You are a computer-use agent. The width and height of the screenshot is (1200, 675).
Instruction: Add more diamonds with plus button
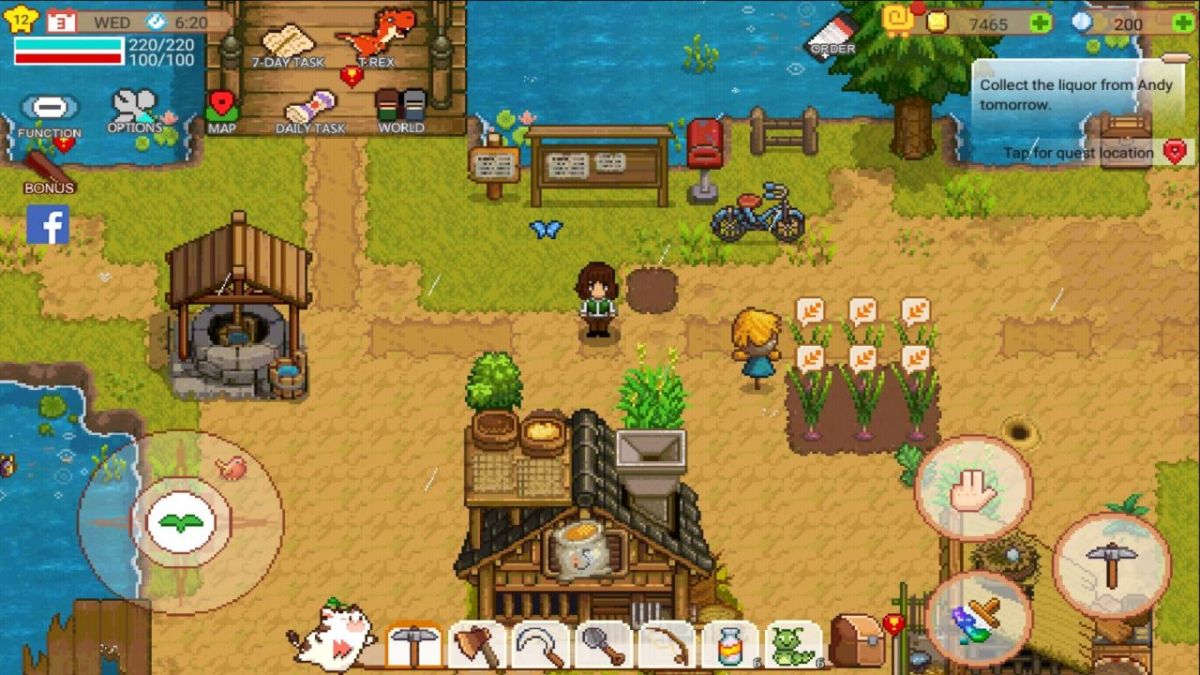tap(1182, 22)
